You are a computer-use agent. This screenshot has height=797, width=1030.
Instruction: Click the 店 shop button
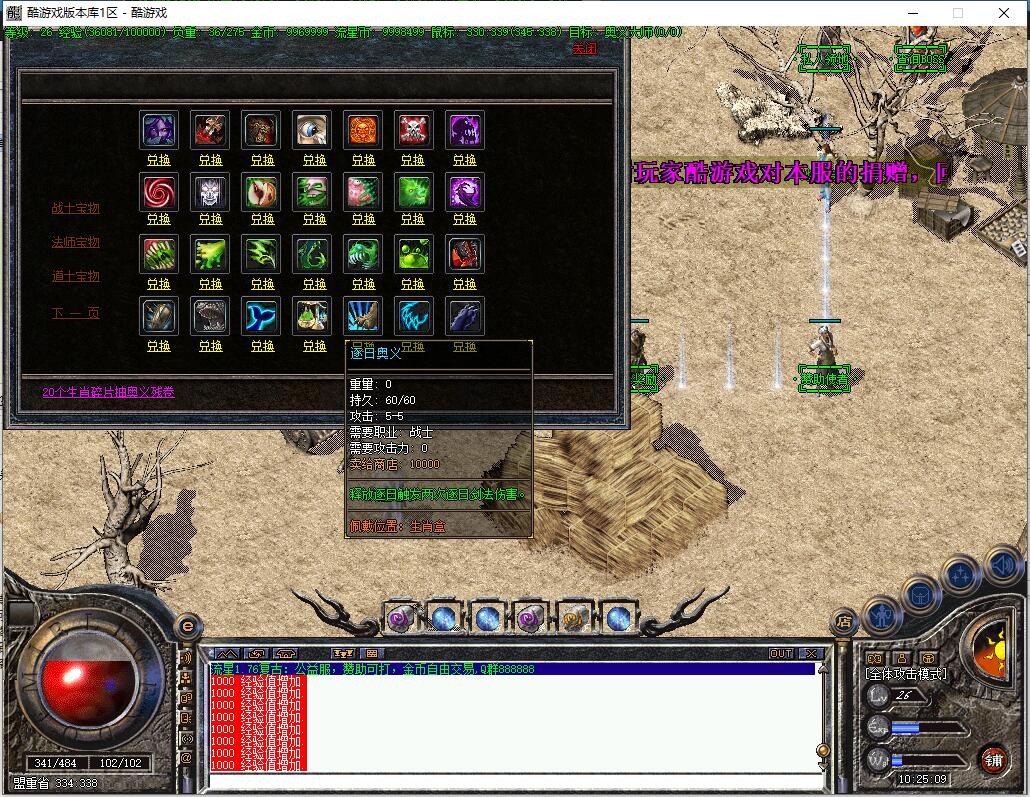[845, 621]
